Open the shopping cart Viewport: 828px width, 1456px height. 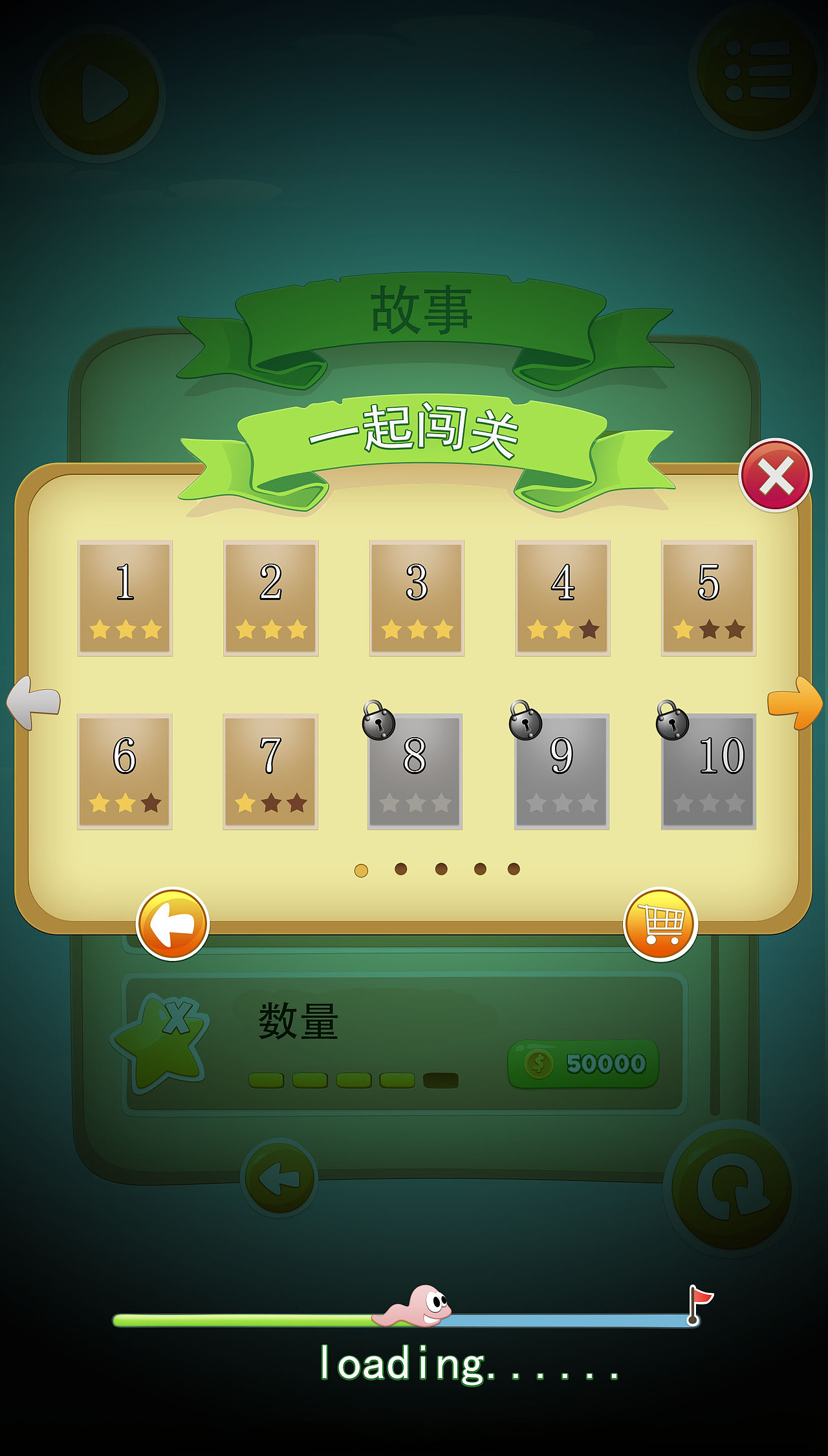click(661, 925)
